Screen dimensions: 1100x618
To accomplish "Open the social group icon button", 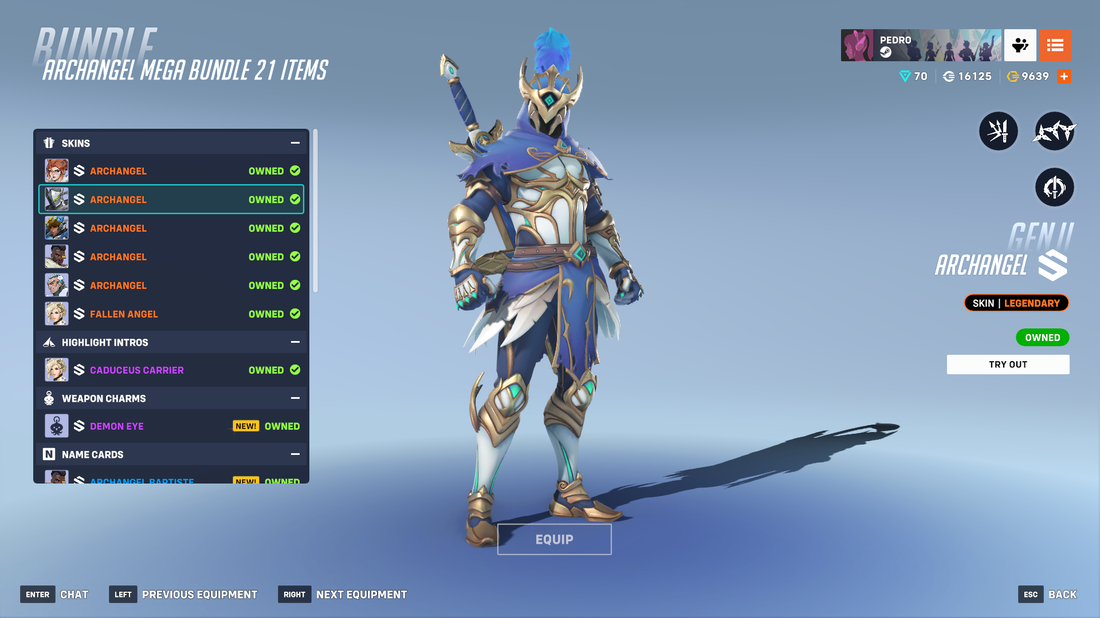I will pyautogui.click(x=1020, y=45).
